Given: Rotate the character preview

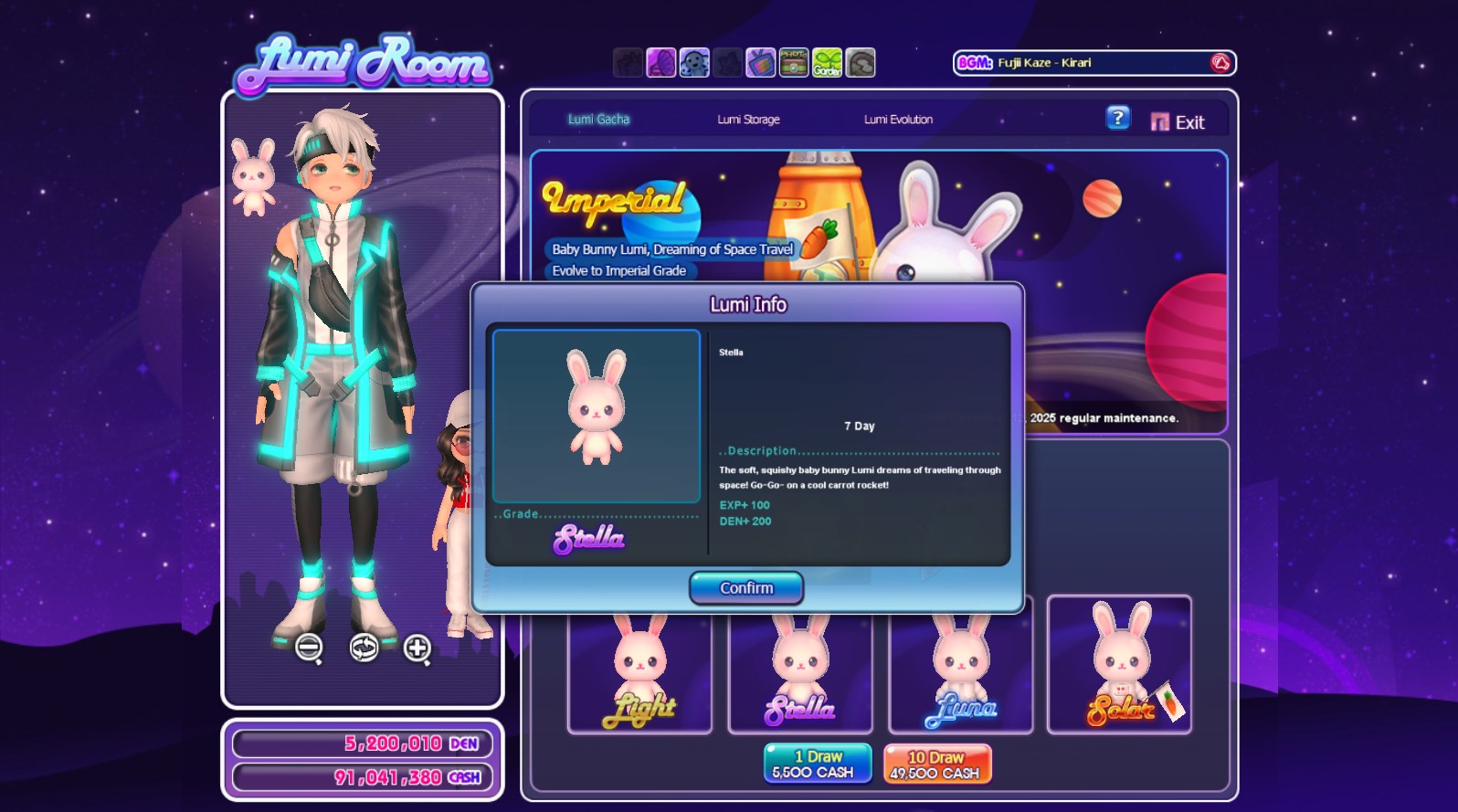Looking at the screenshot, I should coord(364,648).
